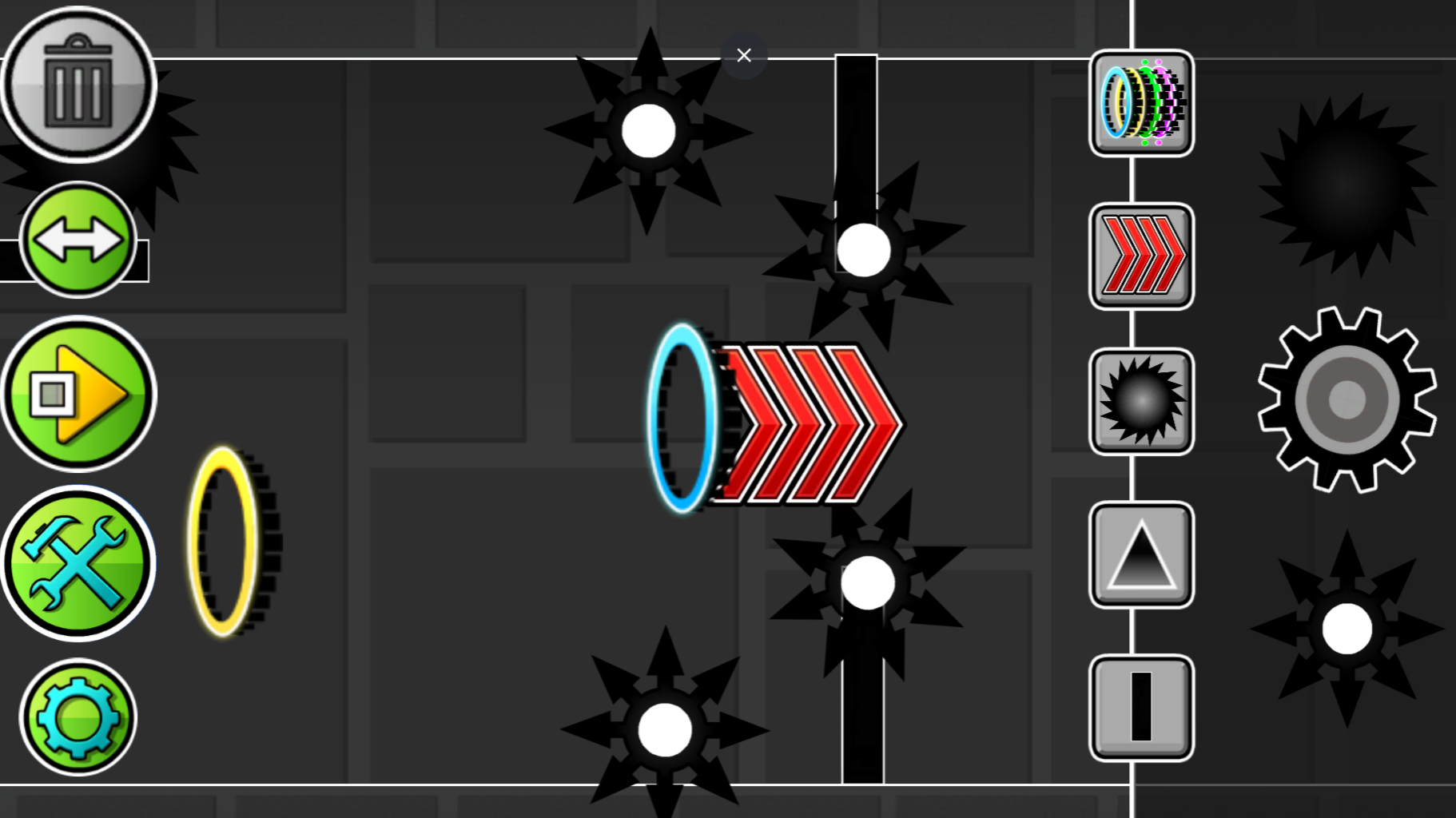Click the large gear obstacle on the right
This screenshot has height=818, width=1456.
(1347, 399)
